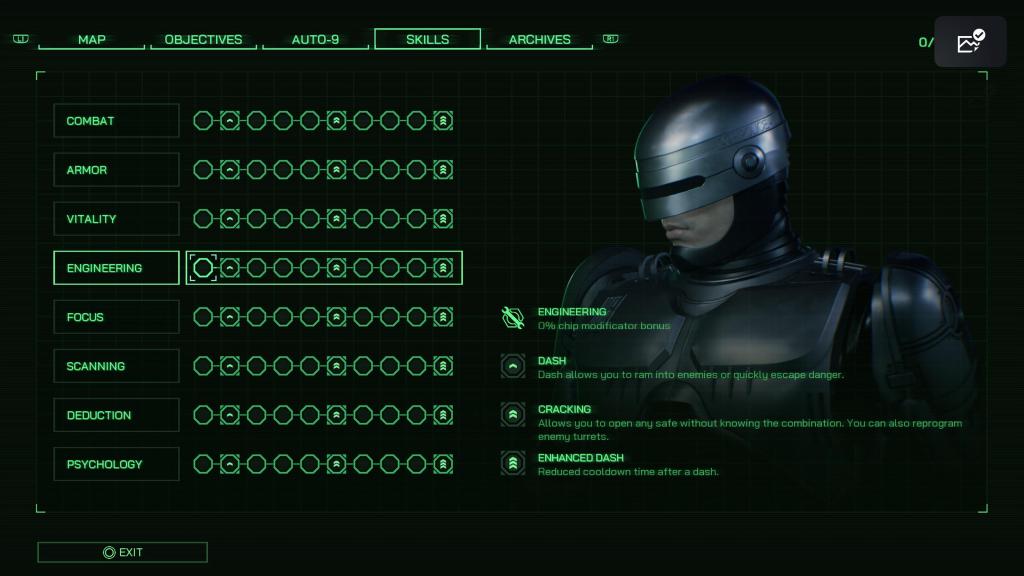
Task: Choose the Psychology skill category
Action: [116, 464]
